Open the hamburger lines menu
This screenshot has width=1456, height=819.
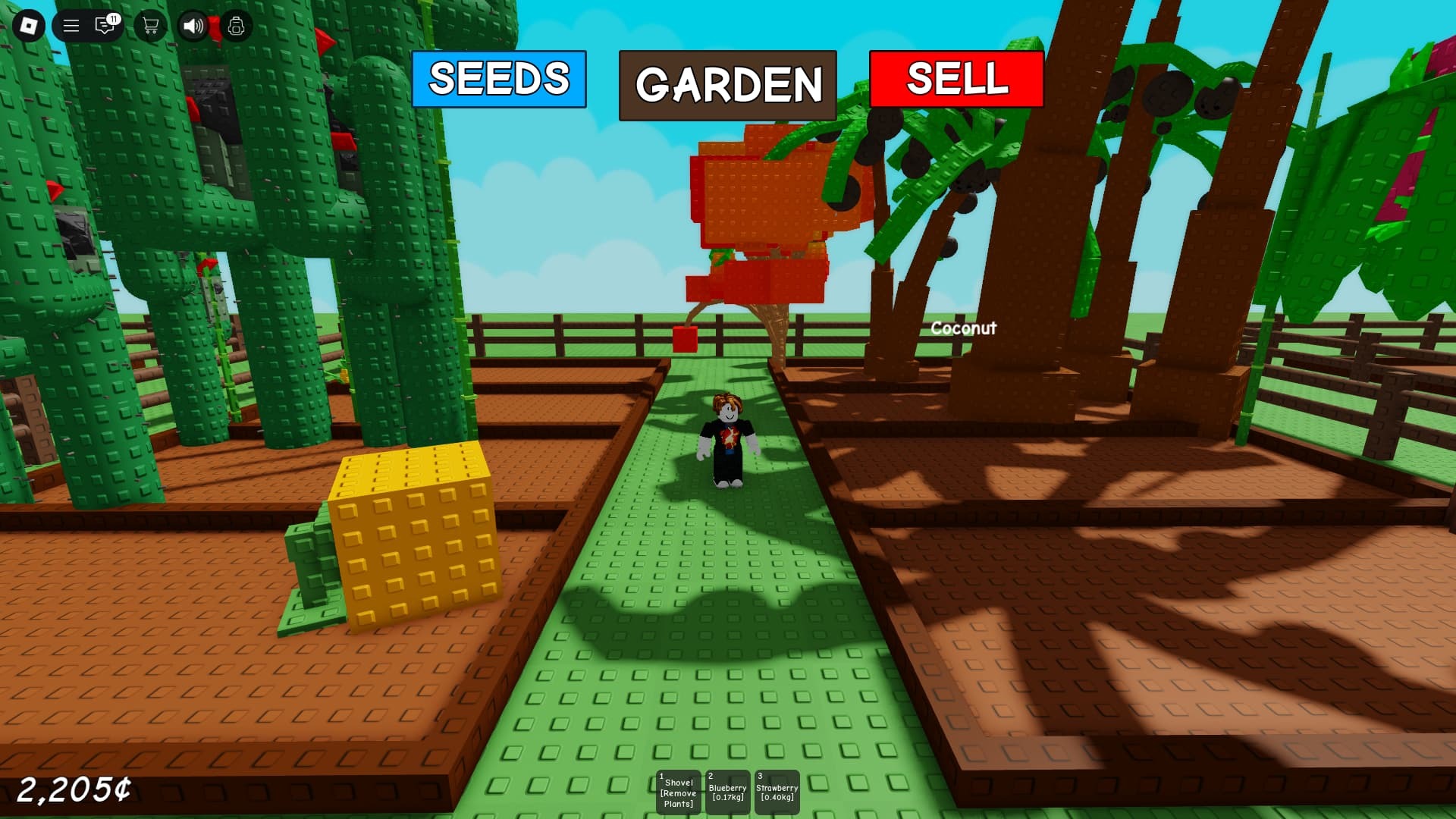pos(71,27)
